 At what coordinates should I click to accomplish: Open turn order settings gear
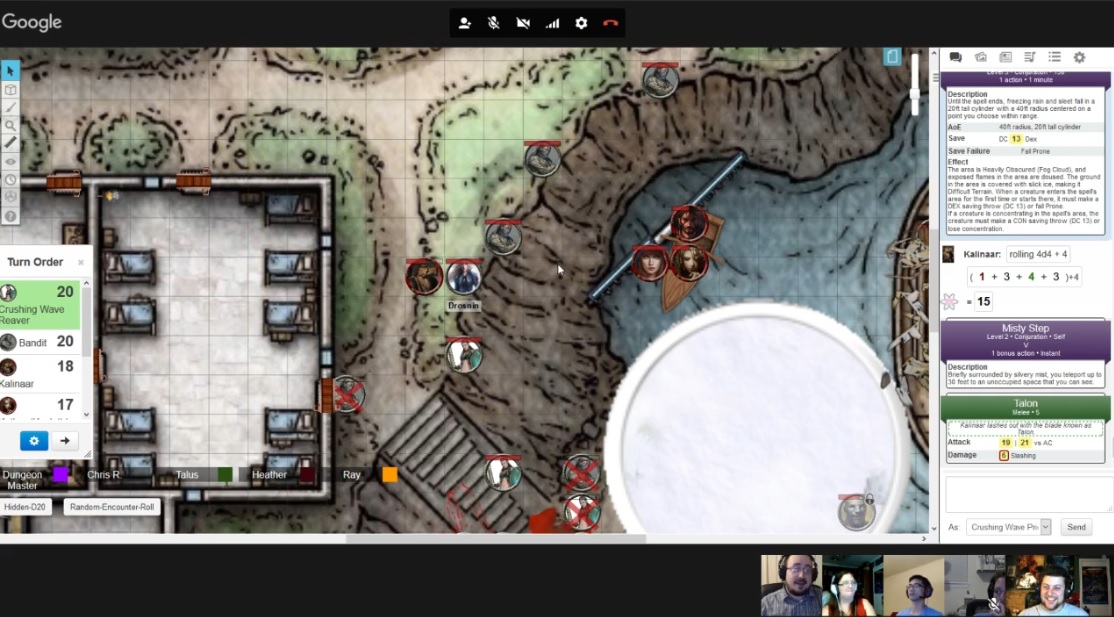(34, 440)
